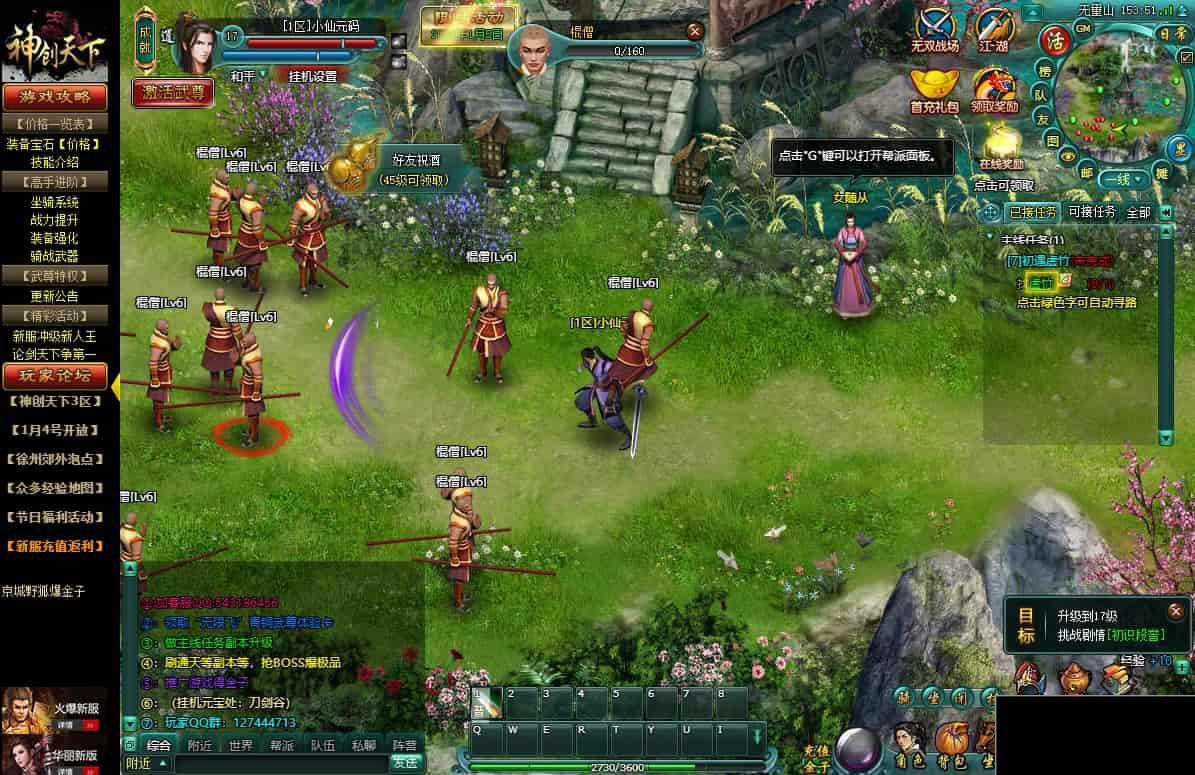
Task: Open 挂机设置 auto-battle settings
Action: point(313,76)
